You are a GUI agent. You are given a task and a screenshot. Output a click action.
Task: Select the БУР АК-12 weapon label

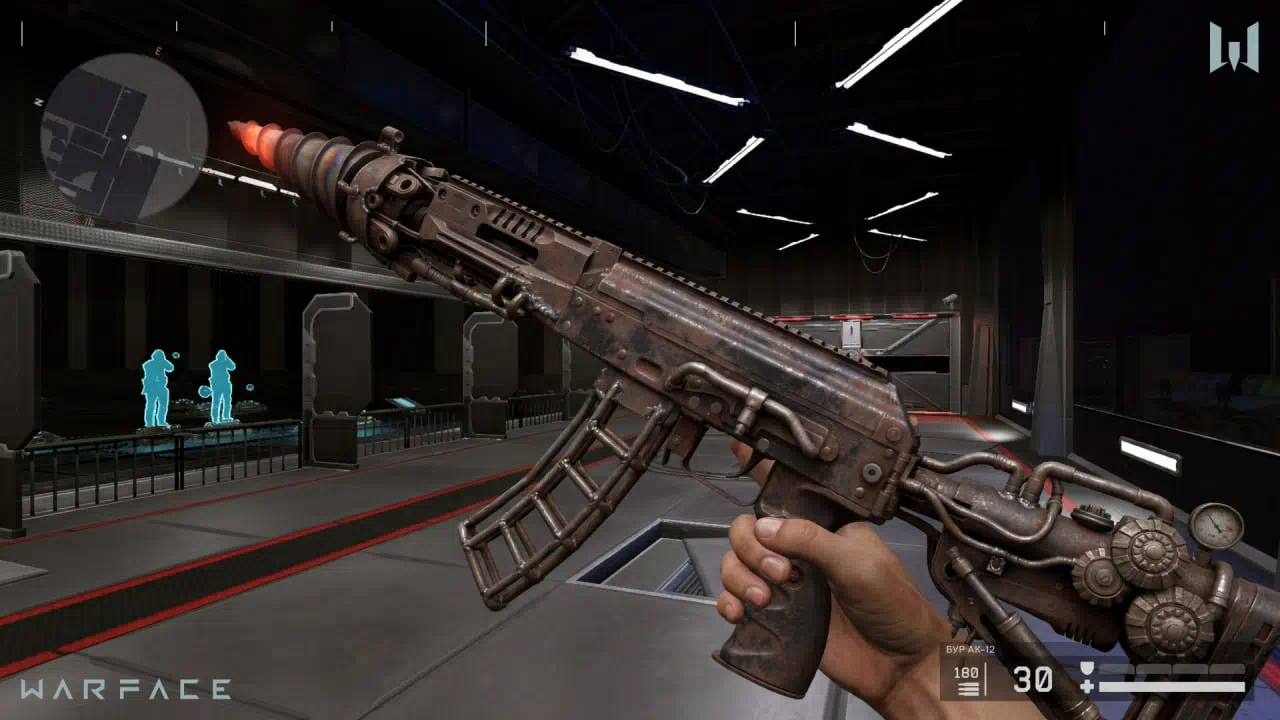(x=968, y=650)
